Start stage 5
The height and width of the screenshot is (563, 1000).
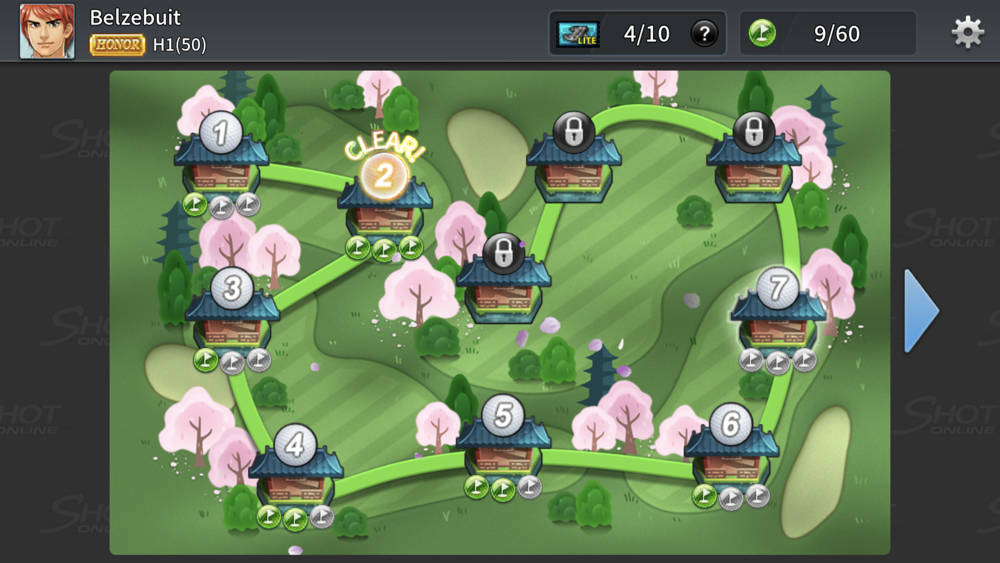tap(503, 439)
